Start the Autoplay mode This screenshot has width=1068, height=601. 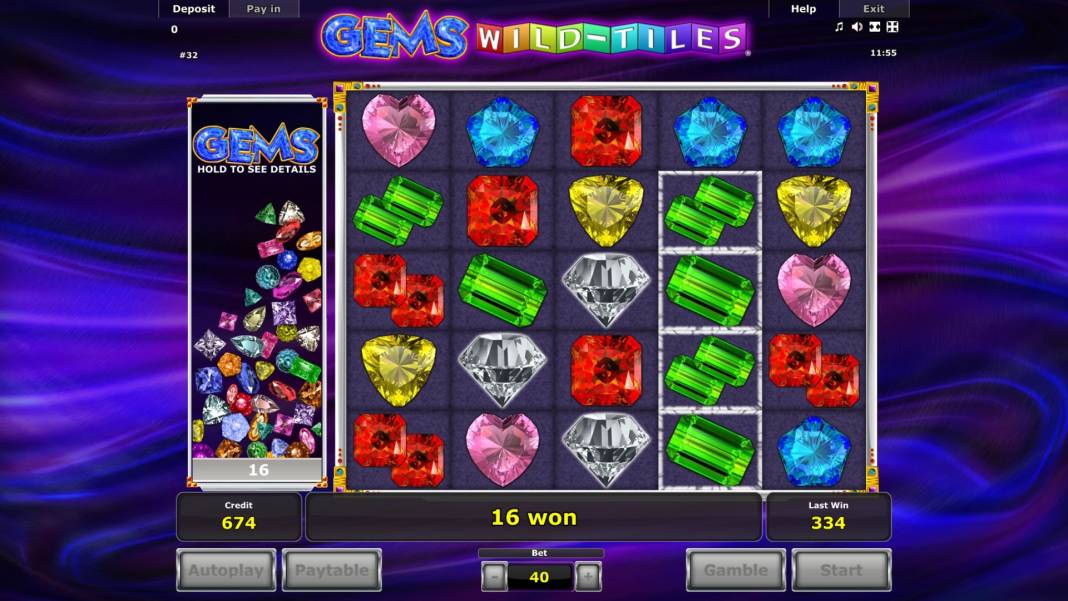tap(226, 570)
